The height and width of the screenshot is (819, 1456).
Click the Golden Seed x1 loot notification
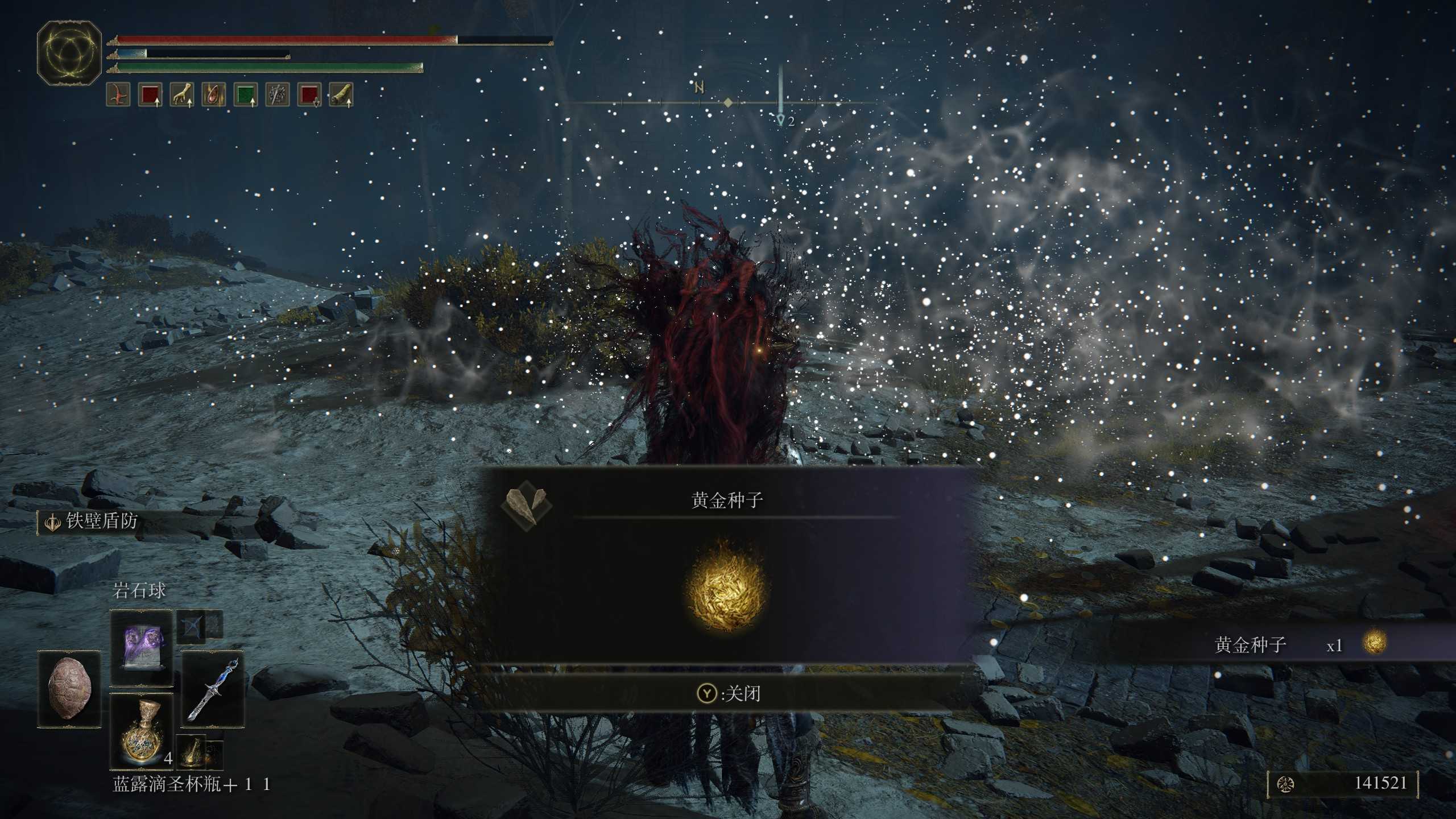coord(1280,644)
